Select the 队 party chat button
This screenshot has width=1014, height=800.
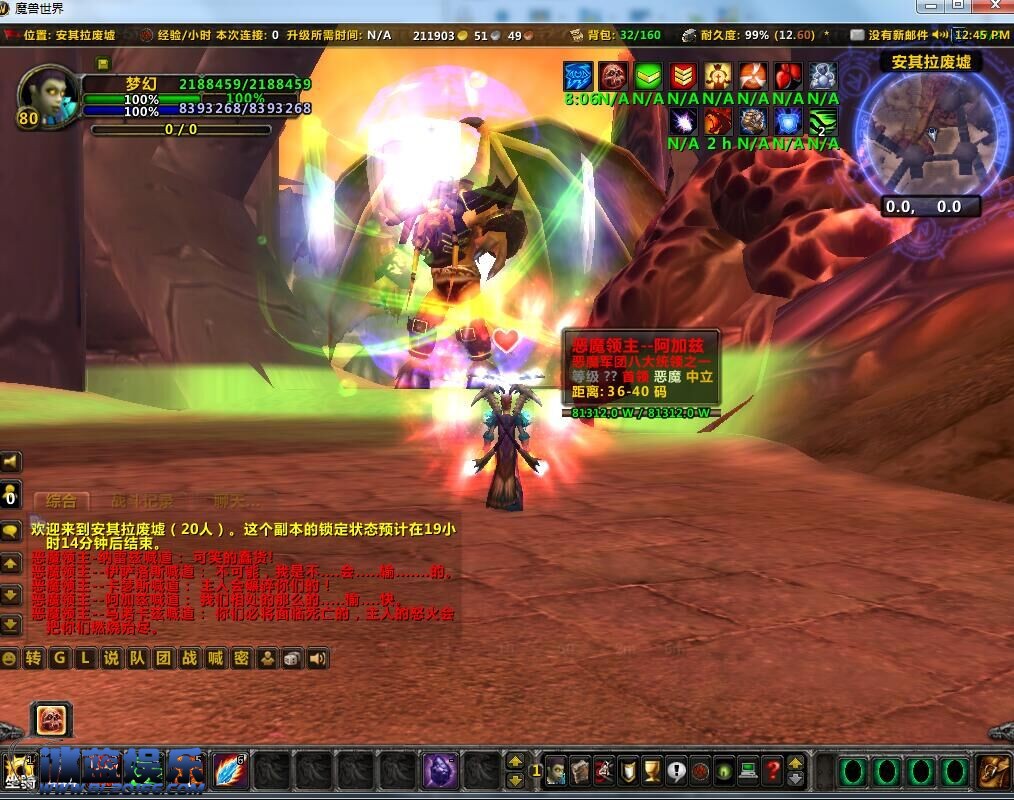pyautogui.click(x=137, y=658)
